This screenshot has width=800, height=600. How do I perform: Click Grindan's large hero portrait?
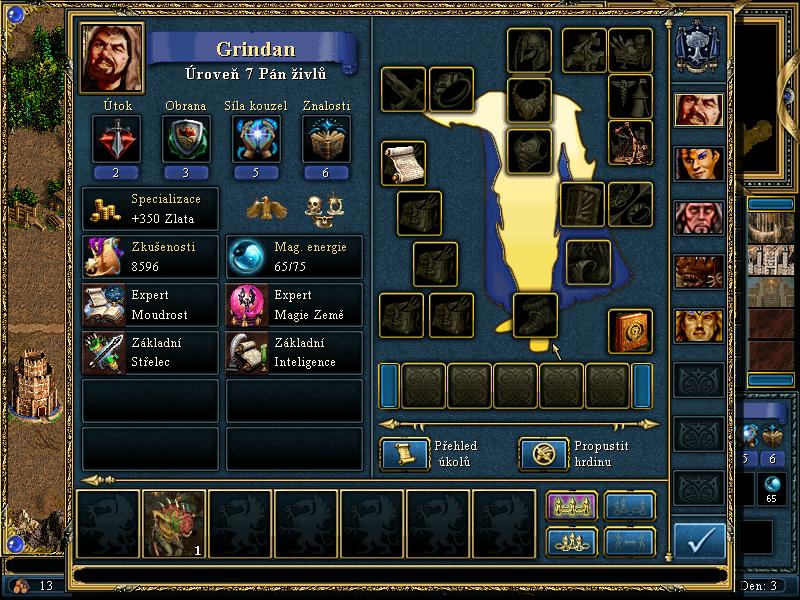(112, 59)
